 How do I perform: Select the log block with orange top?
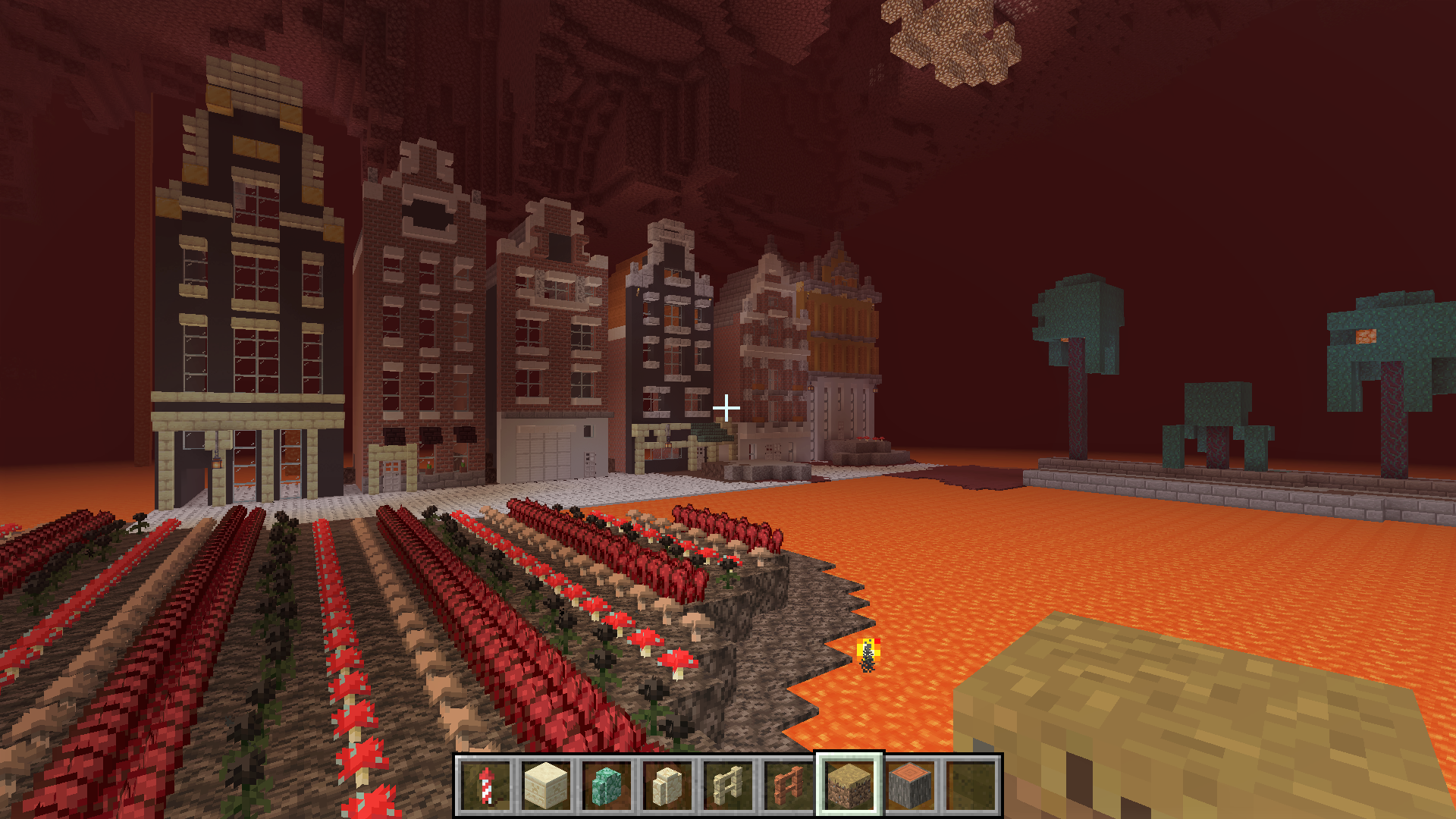[910, 785]
